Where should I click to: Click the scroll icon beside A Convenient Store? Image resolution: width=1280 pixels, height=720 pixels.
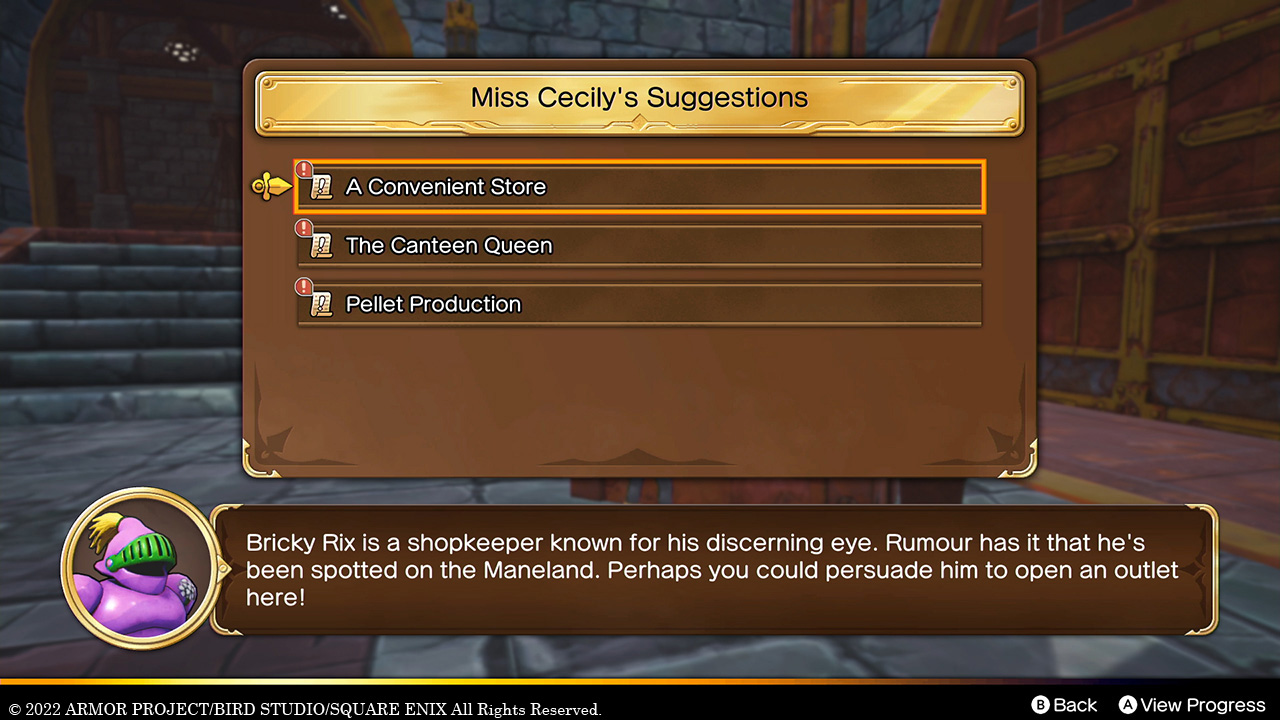point(321,187)
